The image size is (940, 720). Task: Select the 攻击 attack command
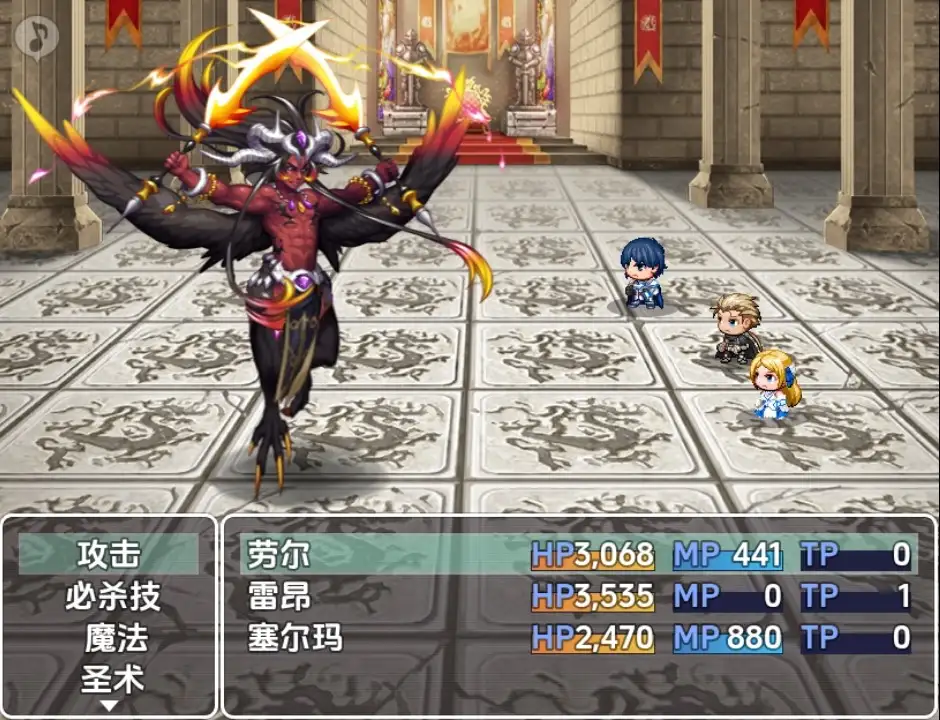tap(109, 554)
